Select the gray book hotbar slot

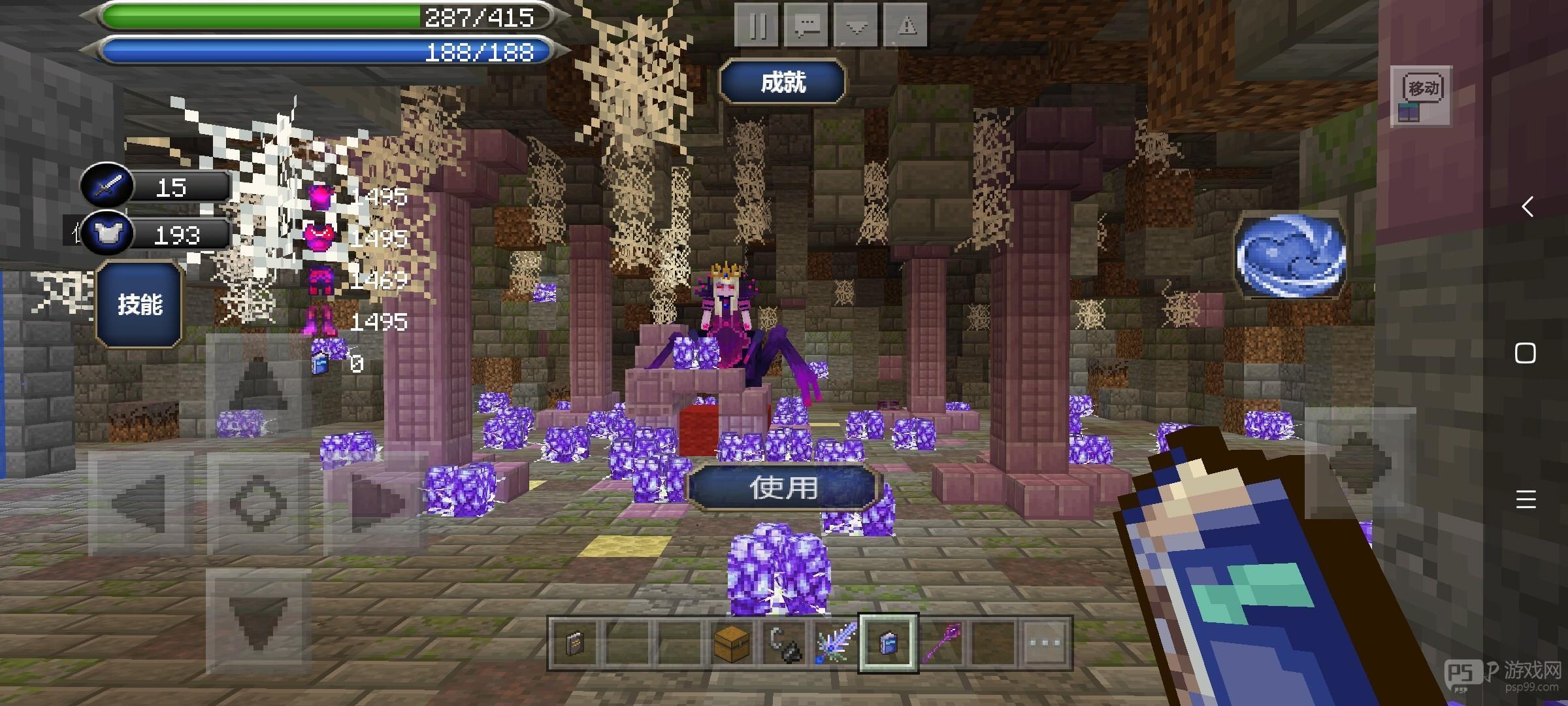click(575, 643)
